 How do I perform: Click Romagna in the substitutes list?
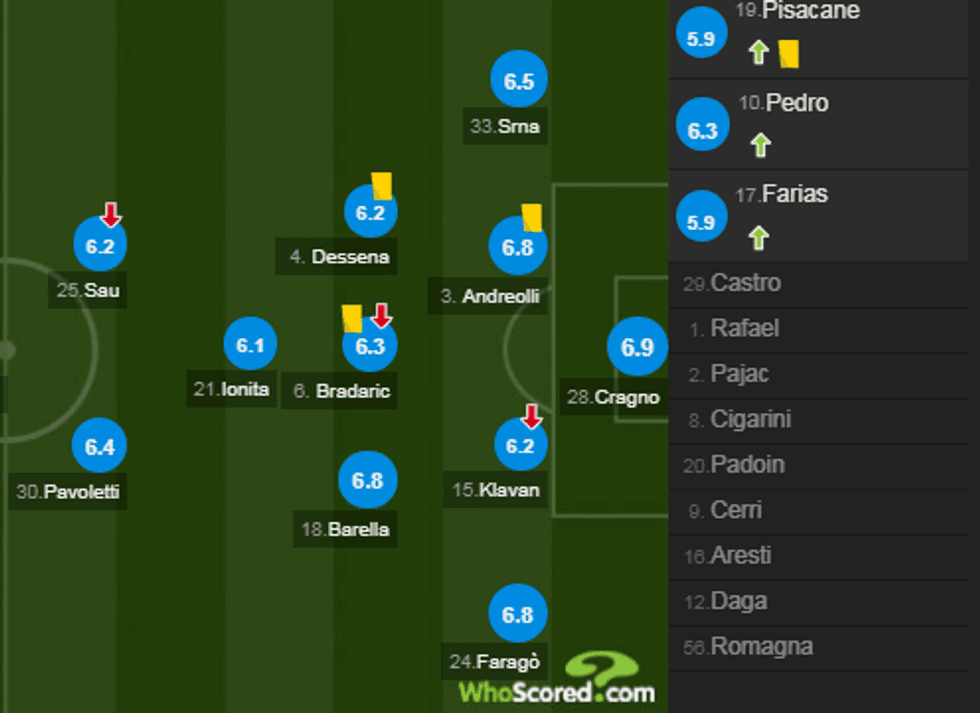[760, 647]
